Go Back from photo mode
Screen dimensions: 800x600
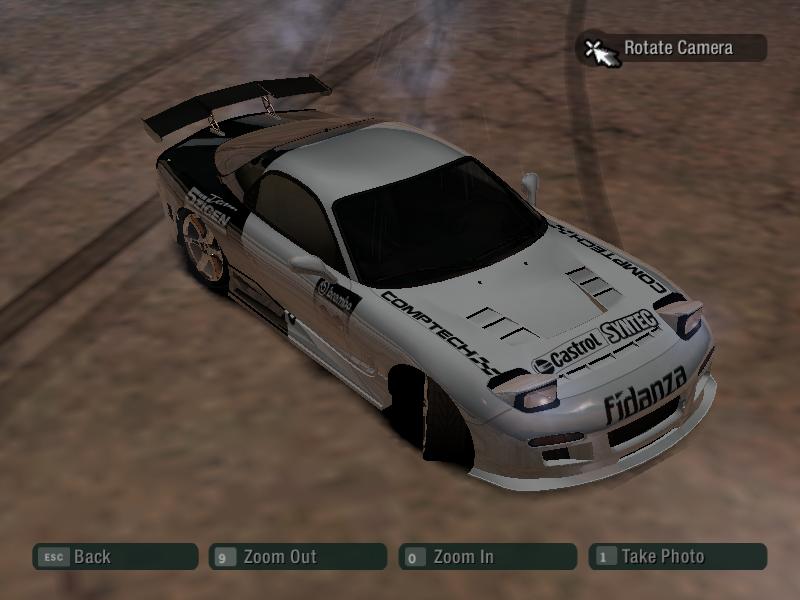point(114,557)
